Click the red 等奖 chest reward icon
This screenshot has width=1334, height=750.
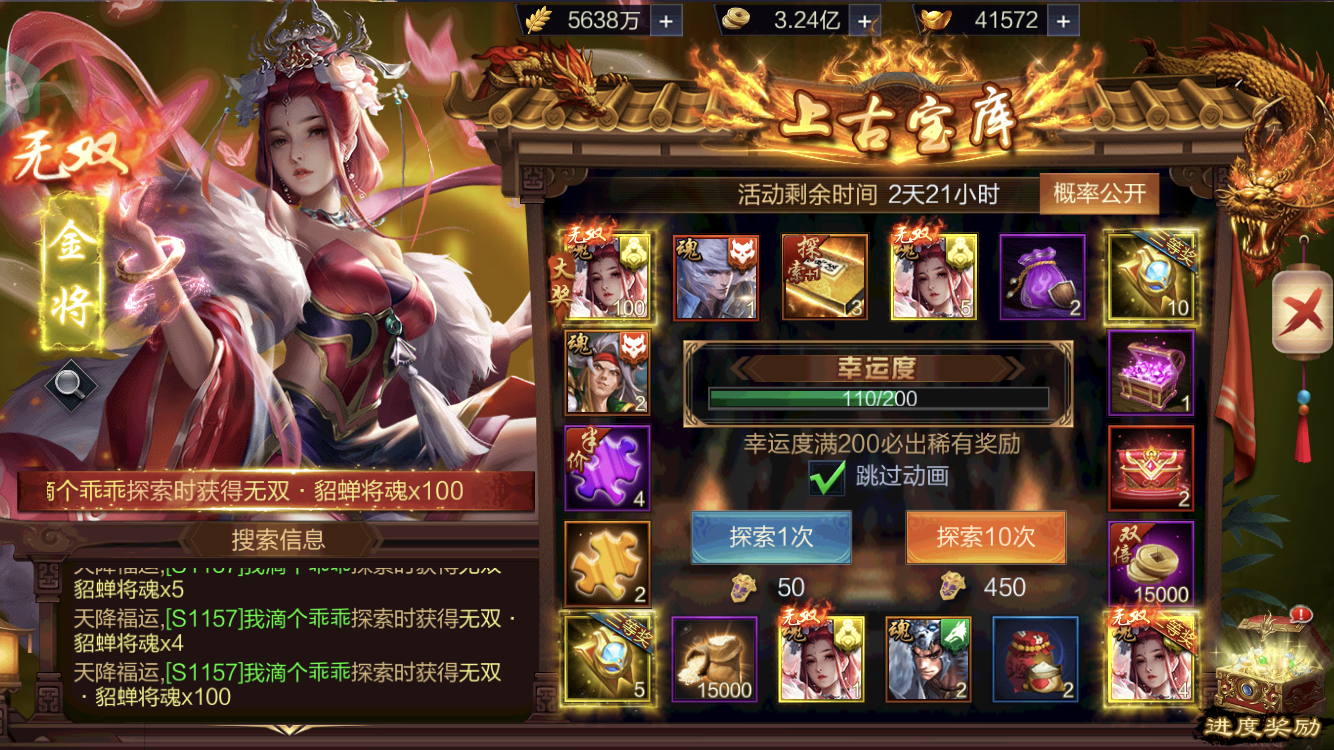[1150, 467]
